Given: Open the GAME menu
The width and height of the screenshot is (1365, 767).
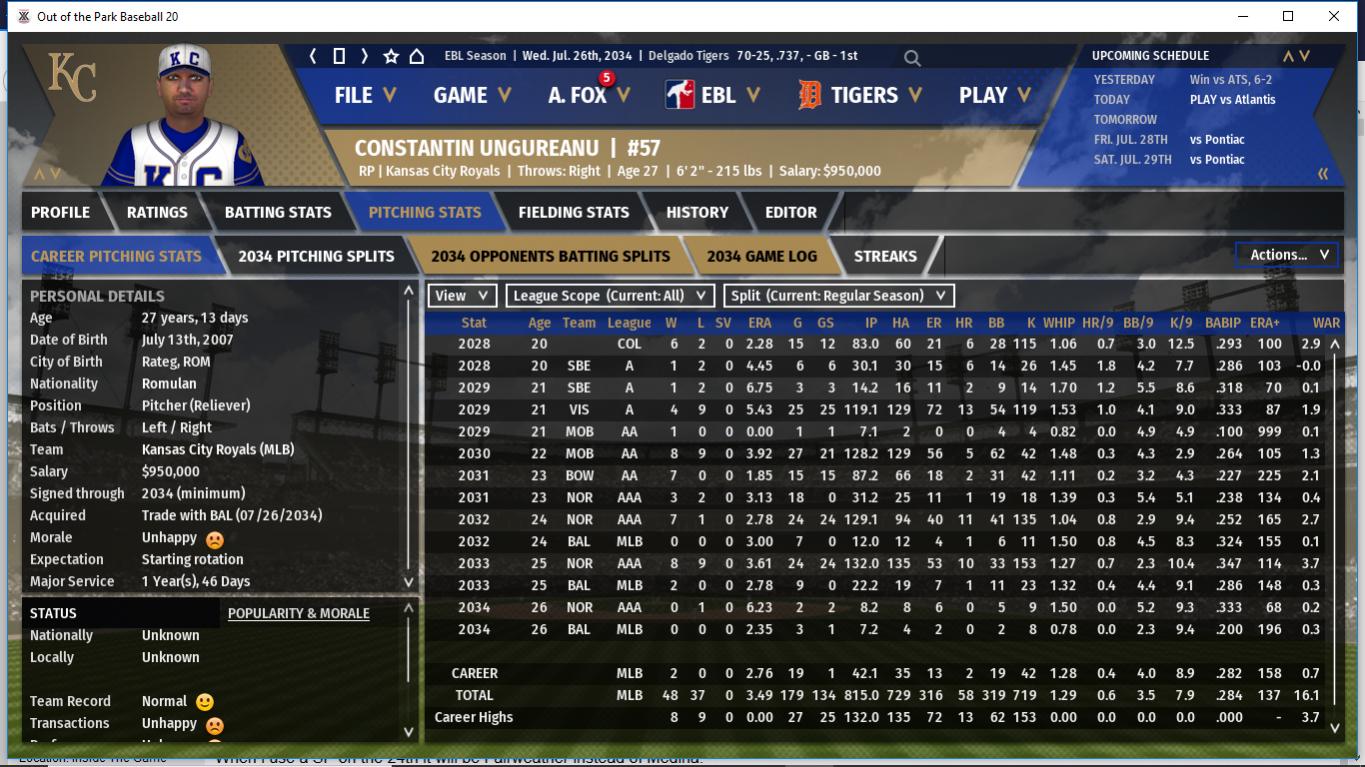Looking at the screenshot, I should click(x=471, y=95).
